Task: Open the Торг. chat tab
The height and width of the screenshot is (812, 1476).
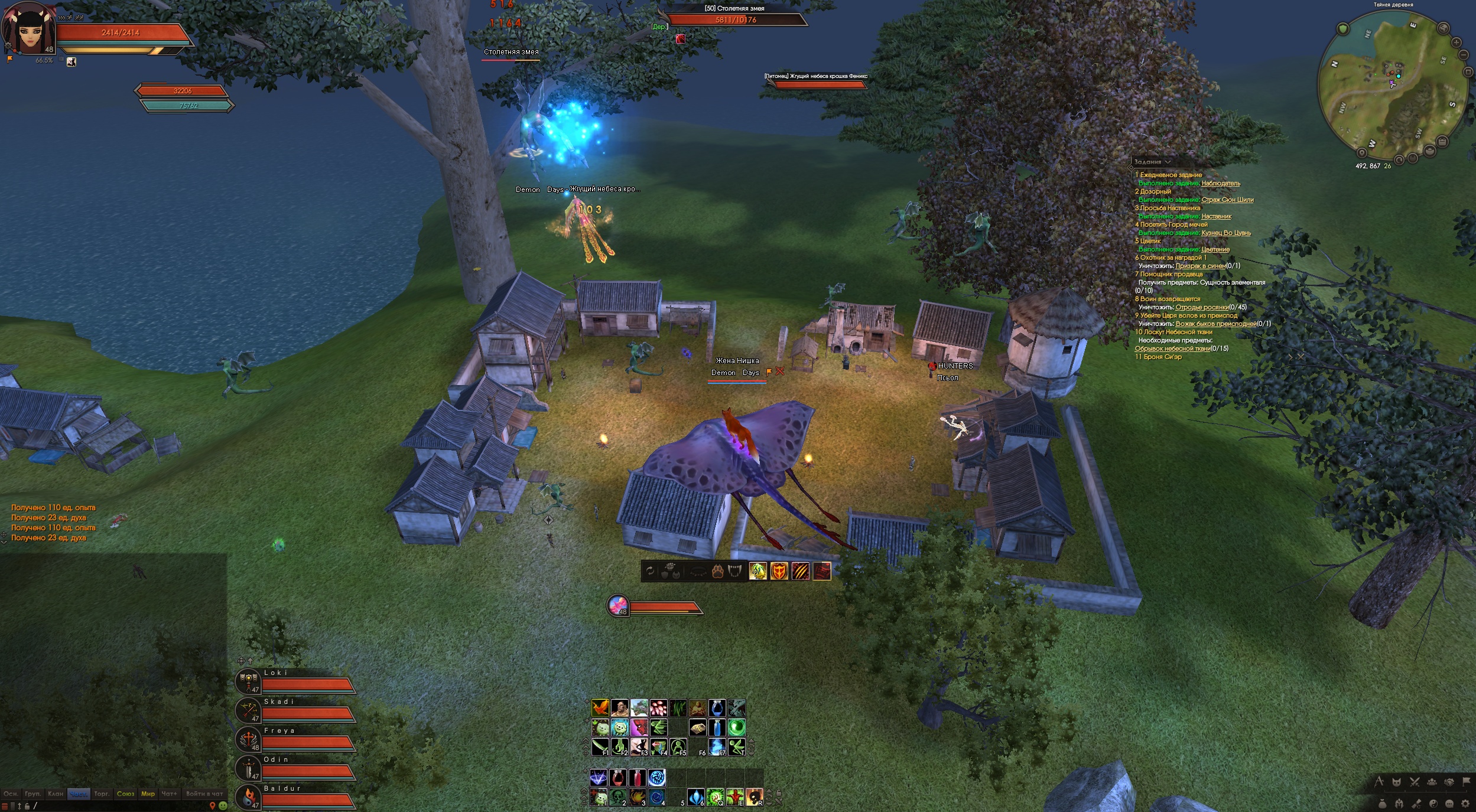Action: coord(102,794)
